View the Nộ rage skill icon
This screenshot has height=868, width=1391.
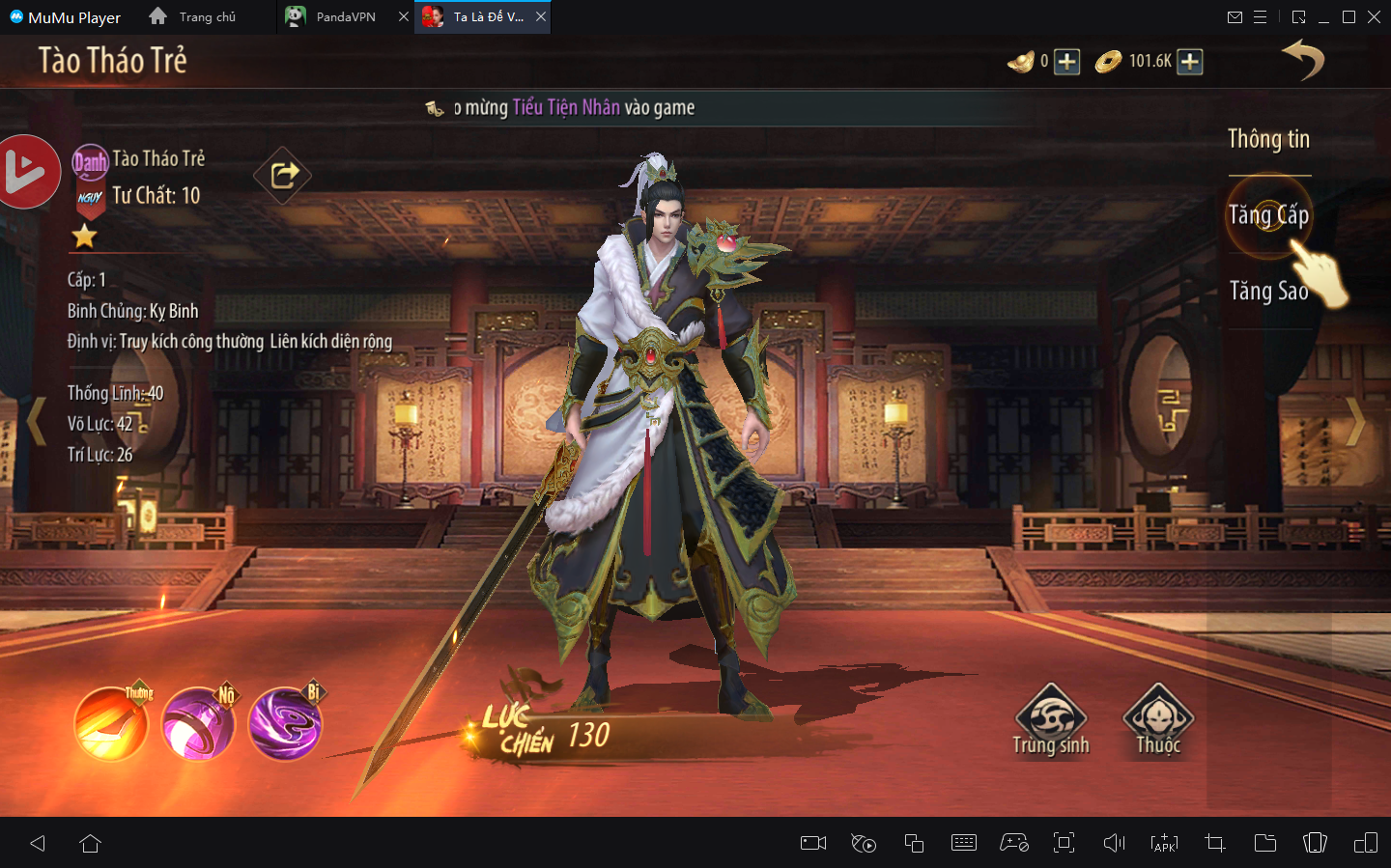198,724
